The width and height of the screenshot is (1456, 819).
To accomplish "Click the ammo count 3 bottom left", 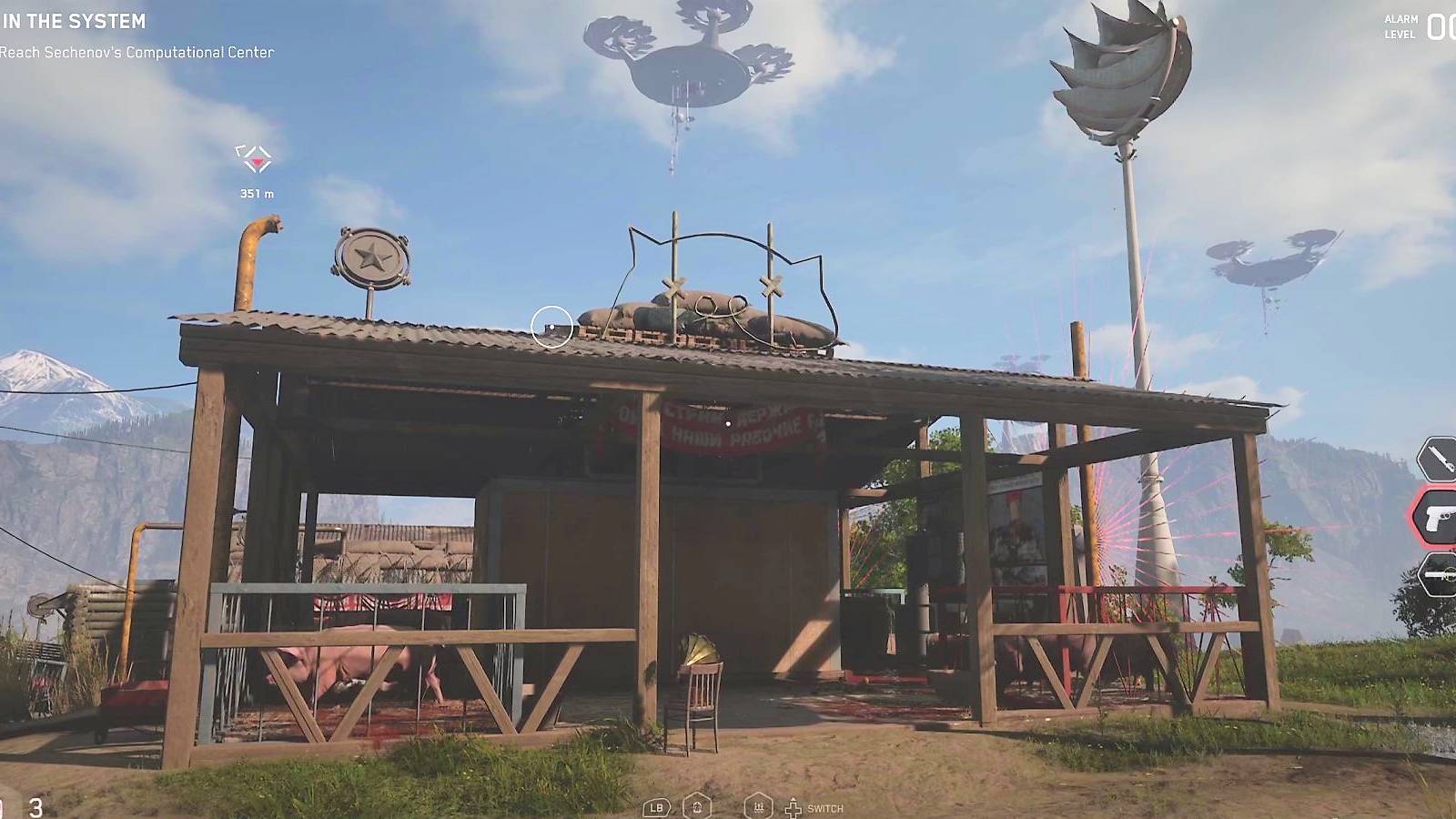I will (35, 805).
